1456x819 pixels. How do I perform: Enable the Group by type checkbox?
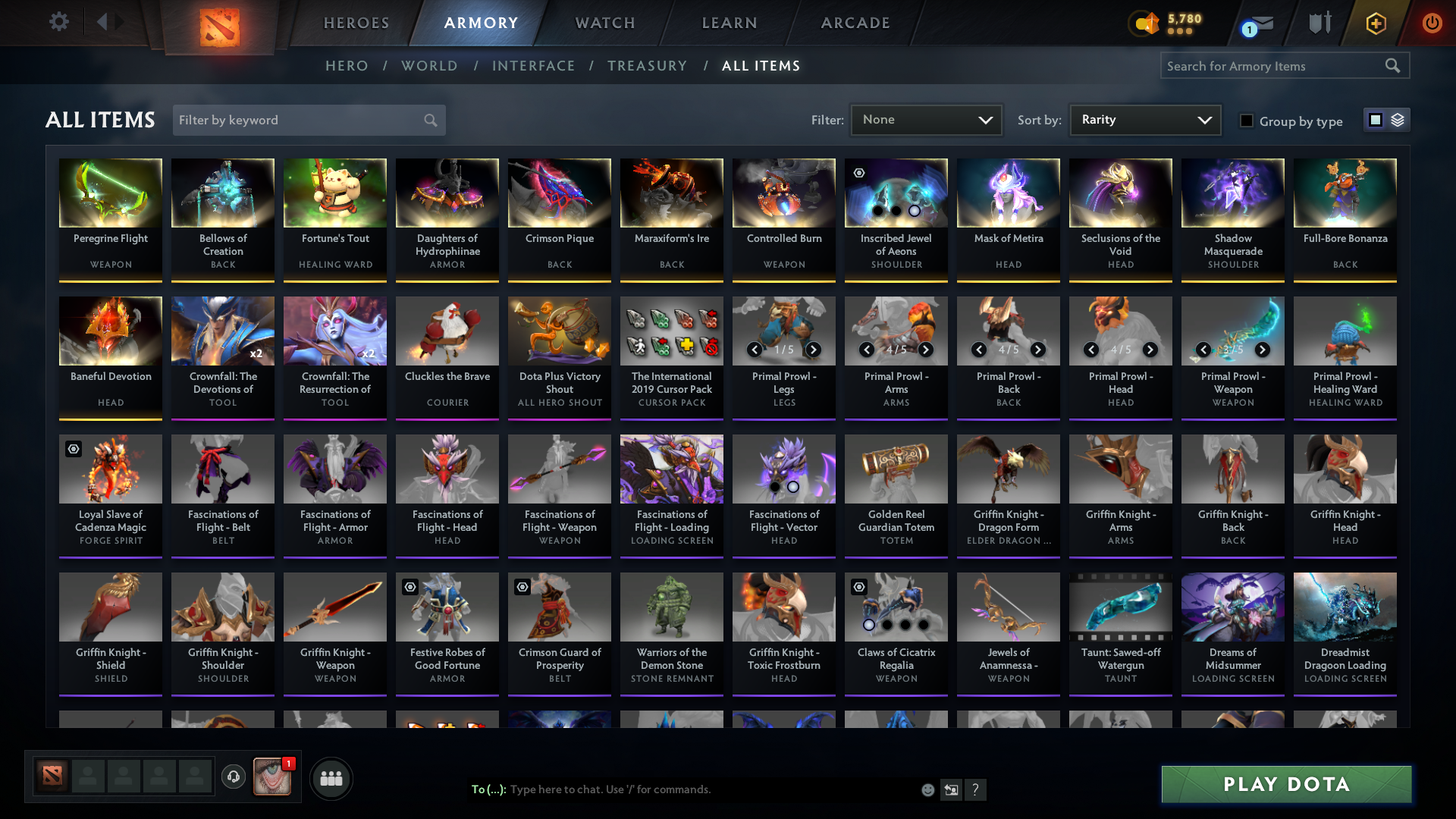coord(1247,121)
